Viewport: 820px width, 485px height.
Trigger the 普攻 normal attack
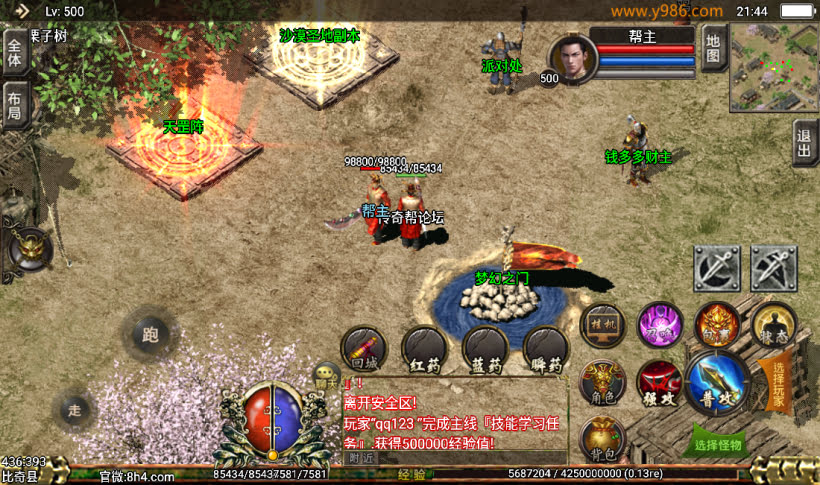tap(718, 382)
